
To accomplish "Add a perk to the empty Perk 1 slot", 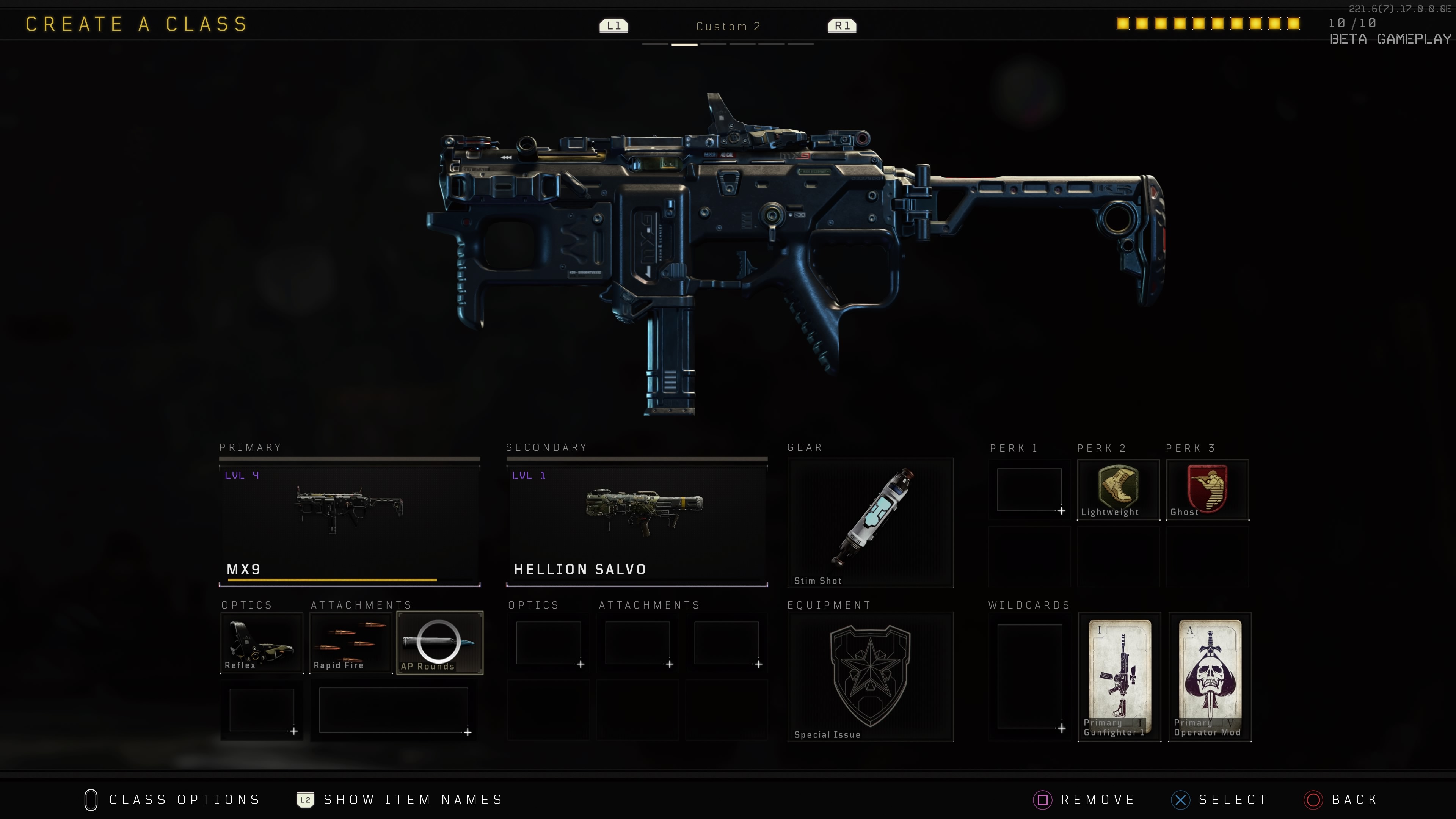I will 1029,490.
